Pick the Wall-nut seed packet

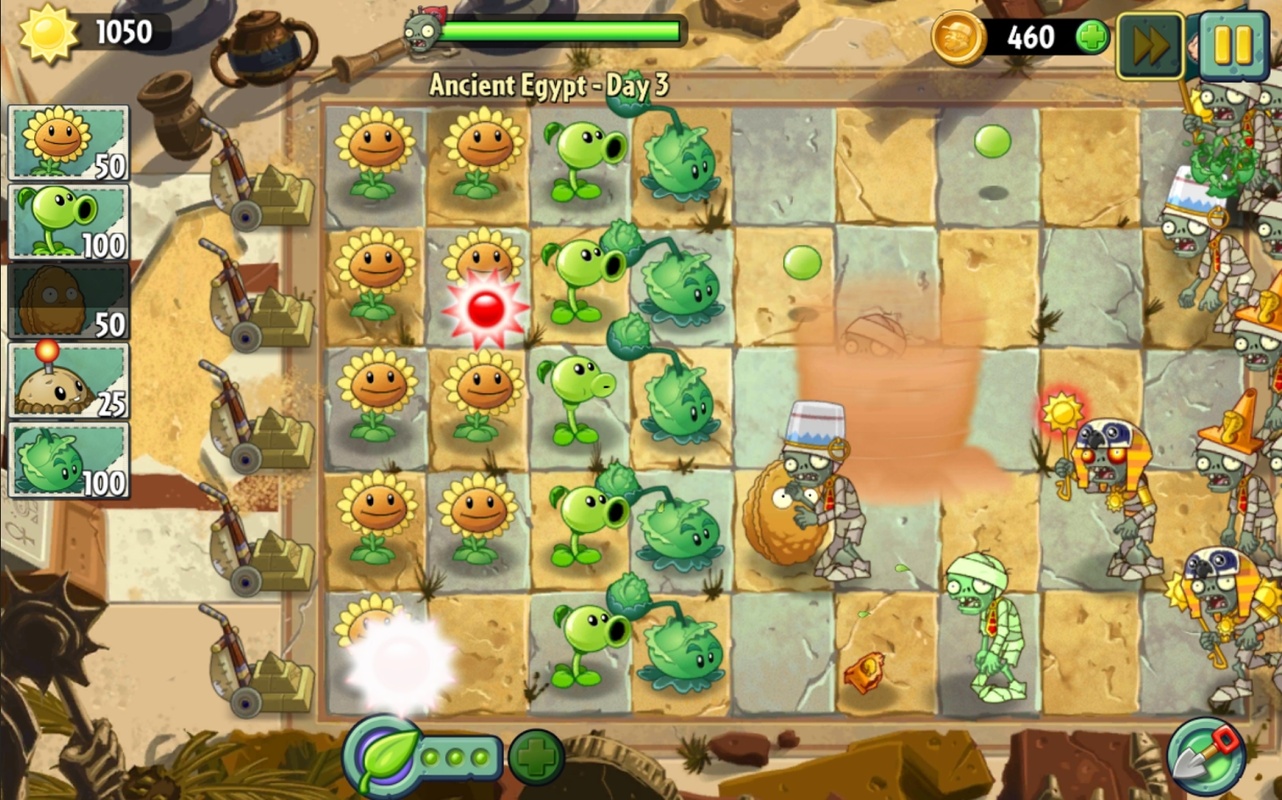click(x=68, y=300)
